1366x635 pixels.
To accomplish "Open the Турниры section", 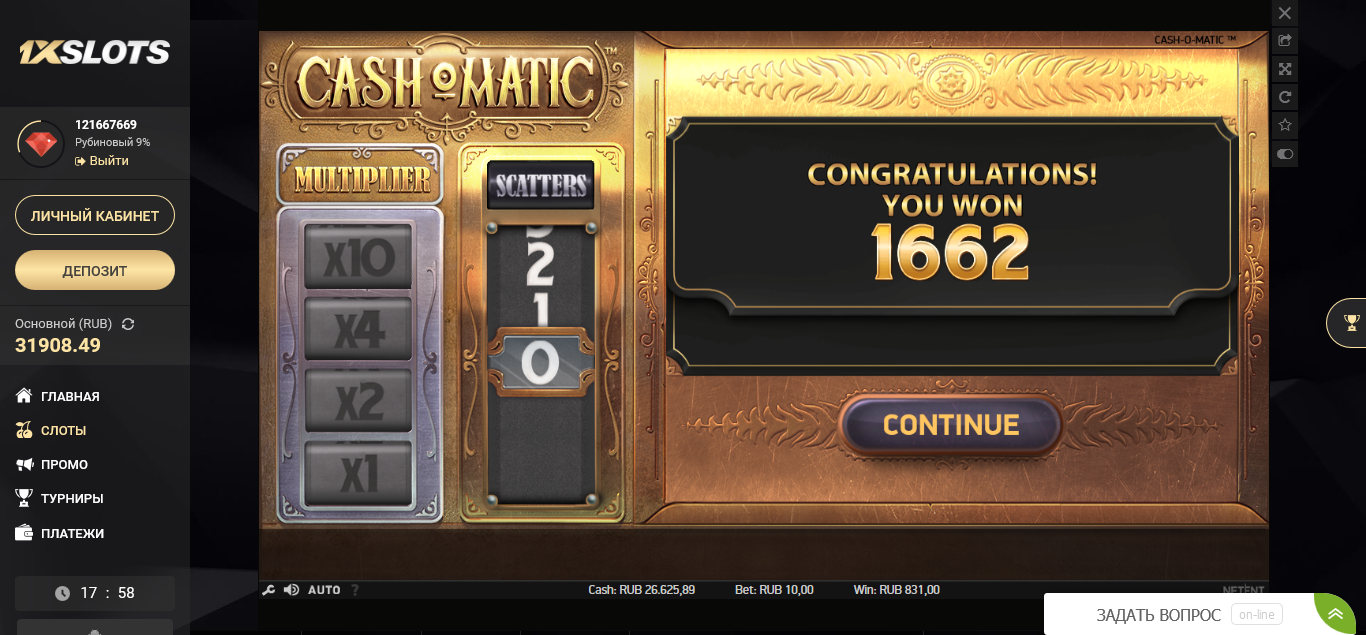I will coord(72,499).
